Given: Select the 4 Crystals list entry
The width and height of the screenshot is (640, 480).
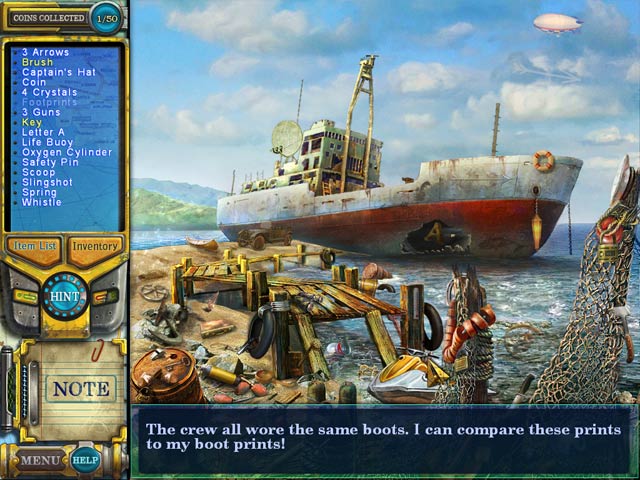Looking at the screenshot, I should pos(49,92).
